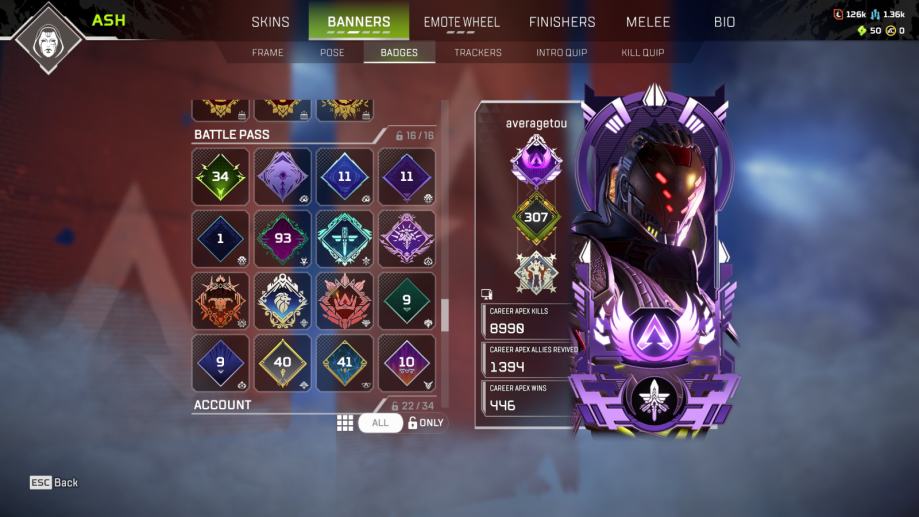Select the dark green 9 badge

coord(407,301)
